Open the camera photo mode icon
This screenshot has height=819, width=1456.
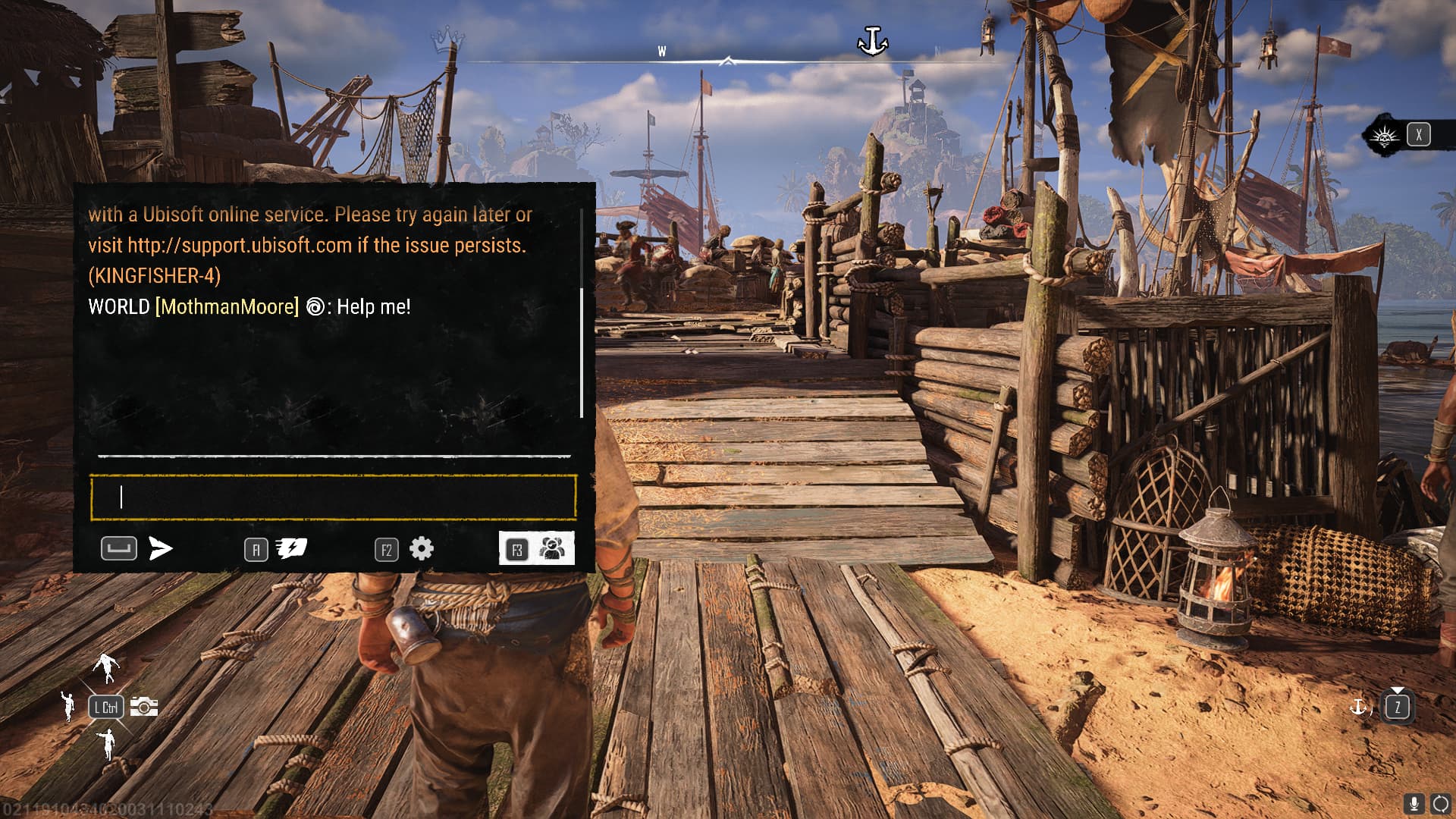coord(144,707)
